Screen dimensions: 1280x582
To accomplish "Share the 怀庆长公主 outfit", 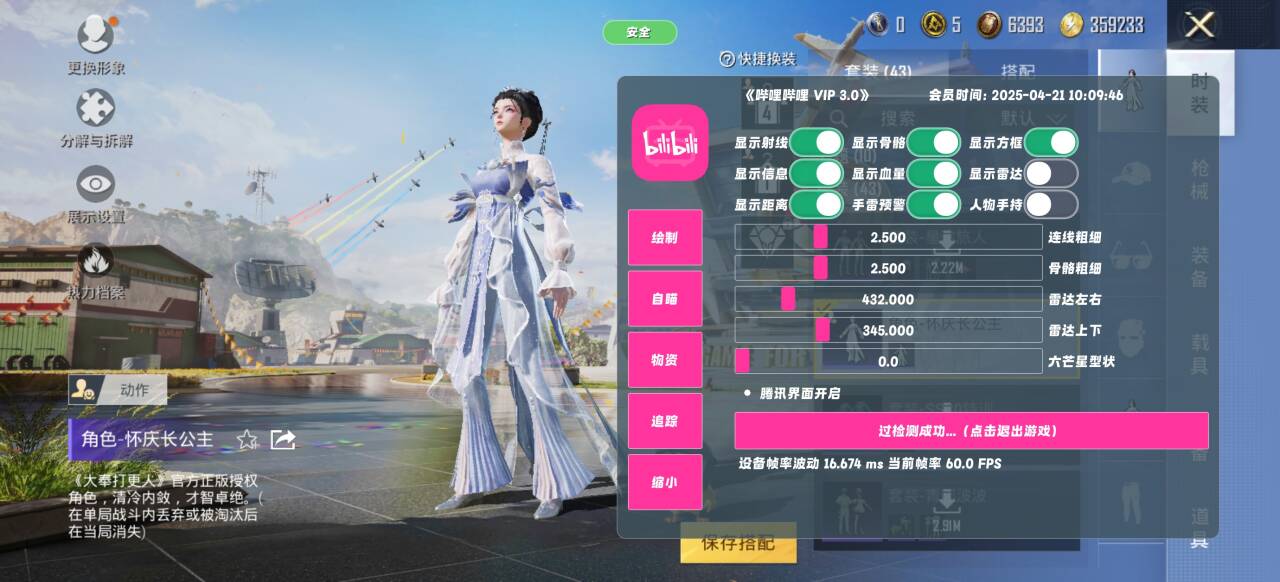I will (283, 439).
